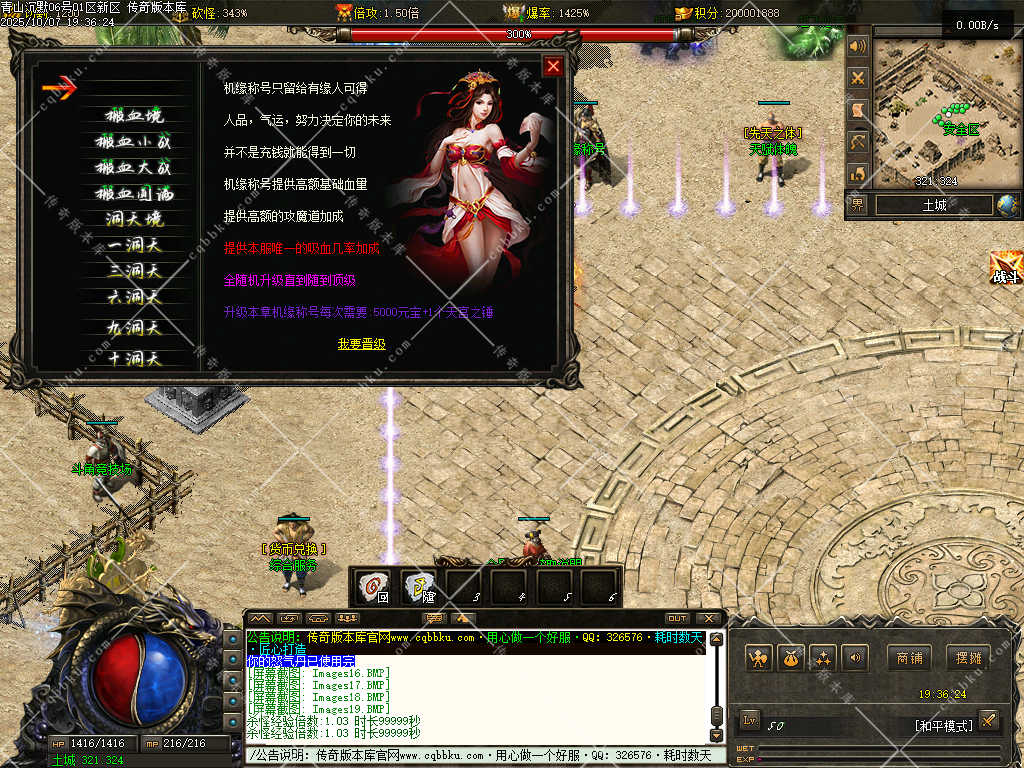Image resolution: width=1024 pixels, height=768 pixels.
Task: Click the crossed swords icon beside minimap
Action: pyautogui.click(x=857, y=78)
